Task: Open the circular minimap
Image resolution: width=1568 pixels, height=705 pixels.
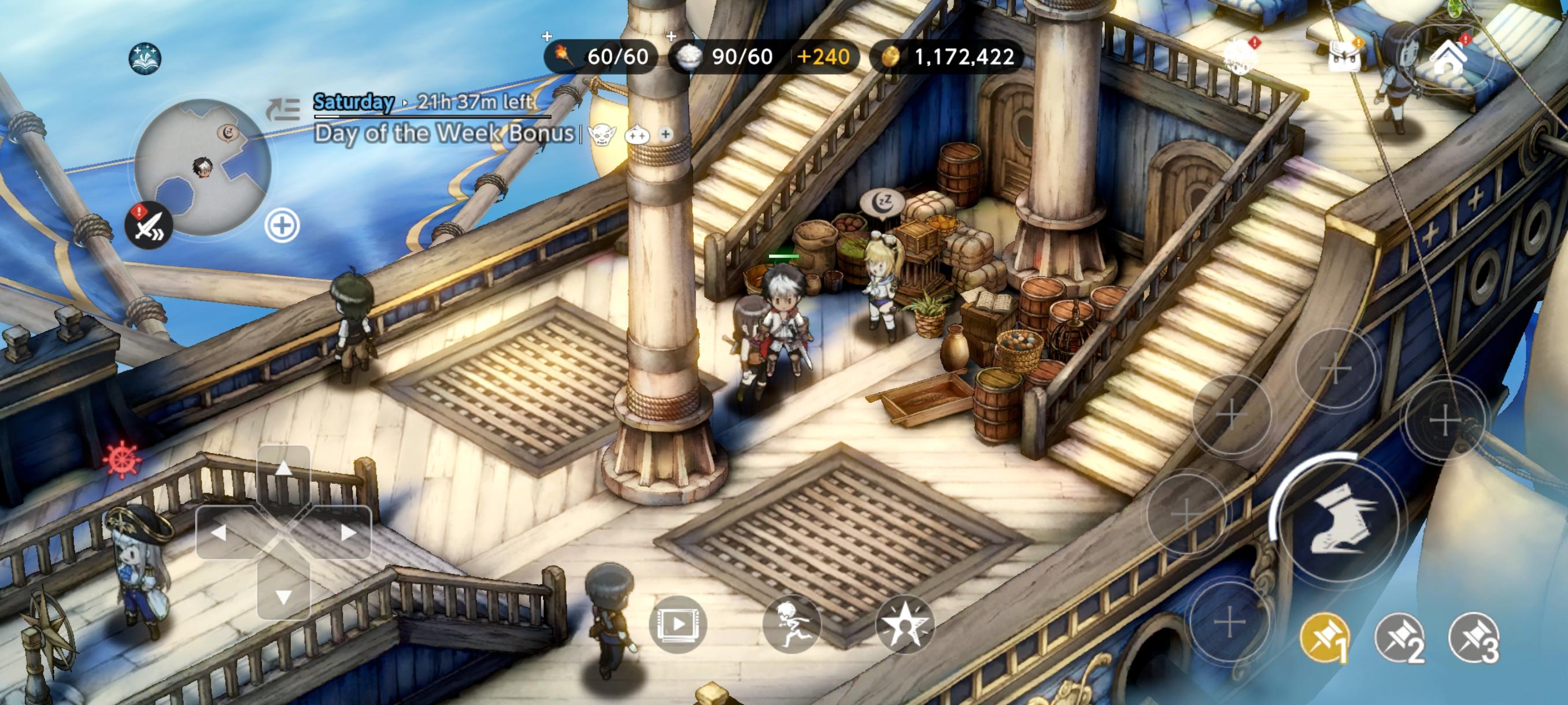Action: (x=203, y=166)
